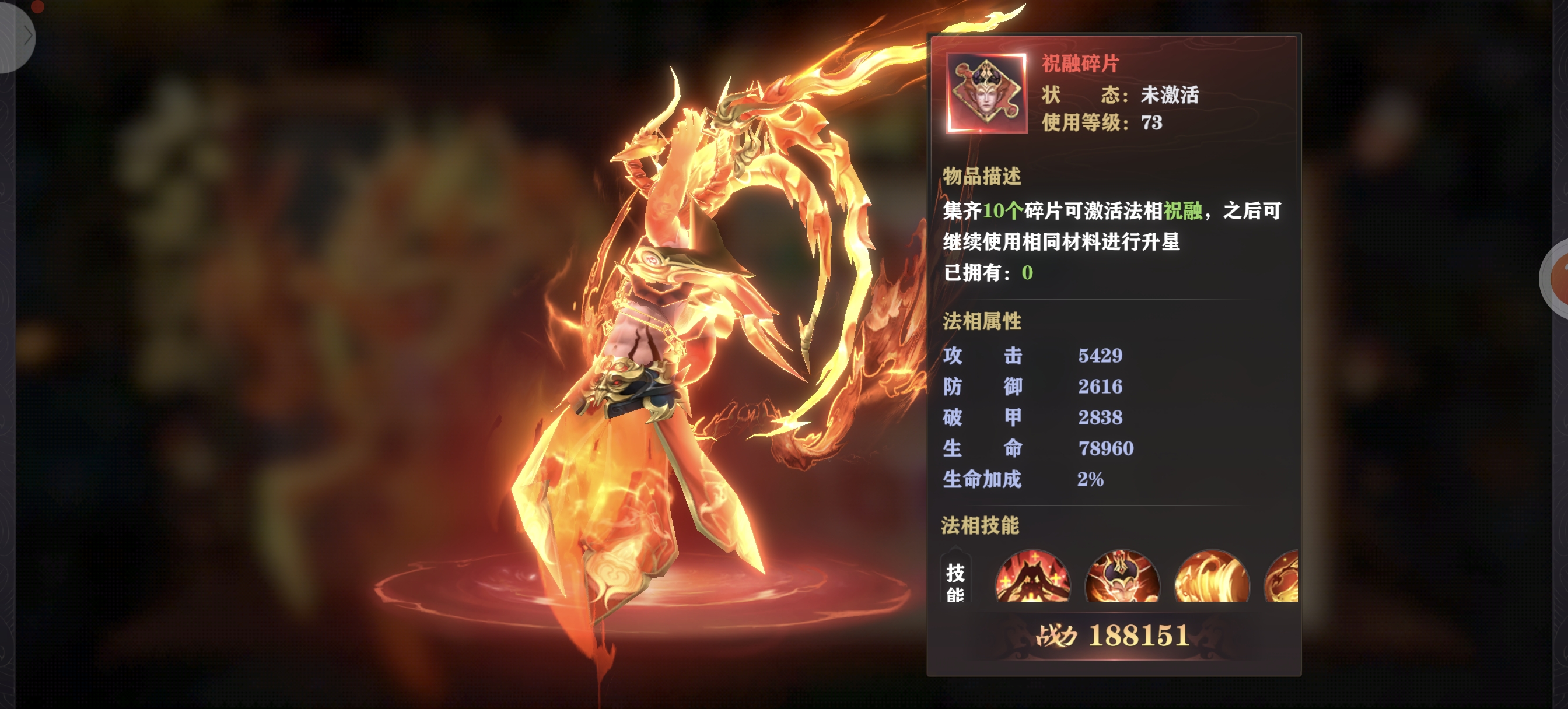The image size is (1568, 709).
Task: Click the 祝融碎片 fragment item icon
Action: click(x=986, y=93)
